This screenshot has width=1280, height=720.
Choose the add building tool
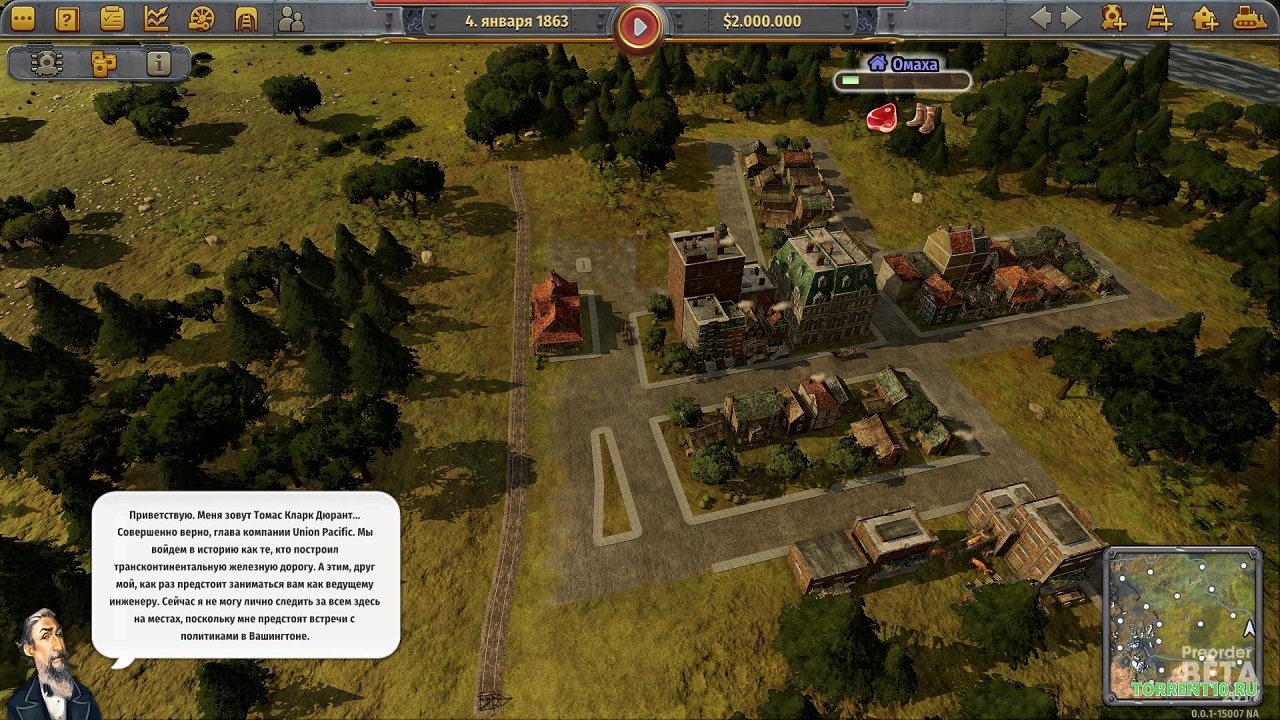(x=1205, y=18)
